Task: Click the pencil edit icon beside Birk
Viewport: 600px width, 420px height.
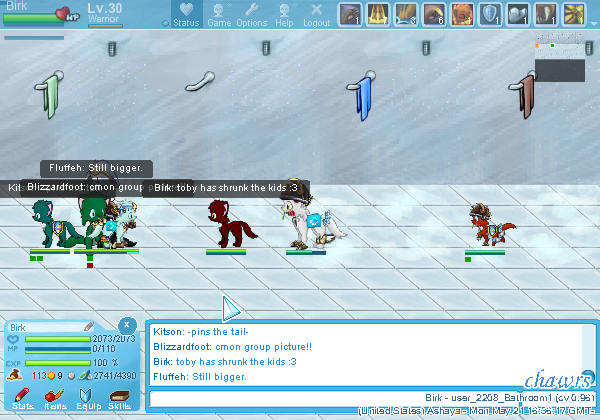Action: (x=89, y=326)
